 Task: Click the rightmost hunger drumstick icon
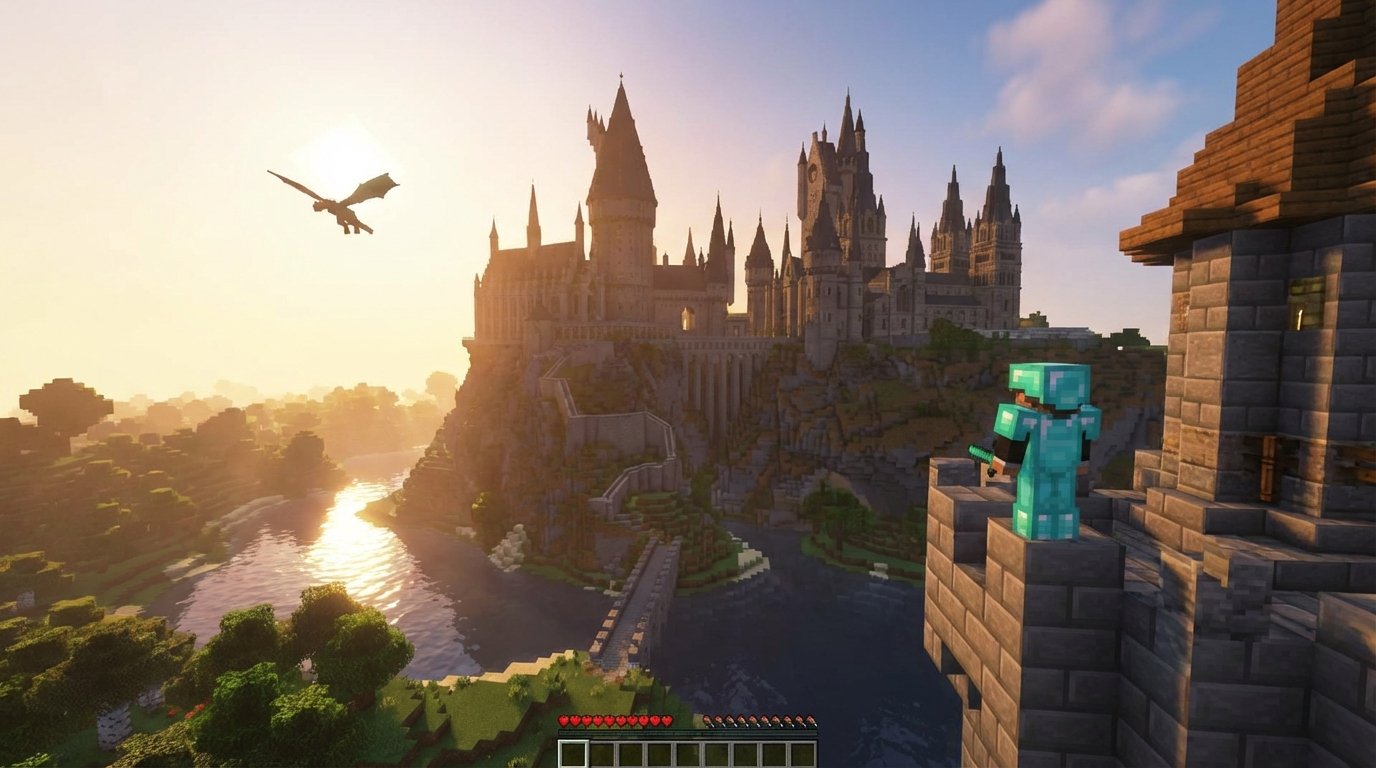[809, 721]
